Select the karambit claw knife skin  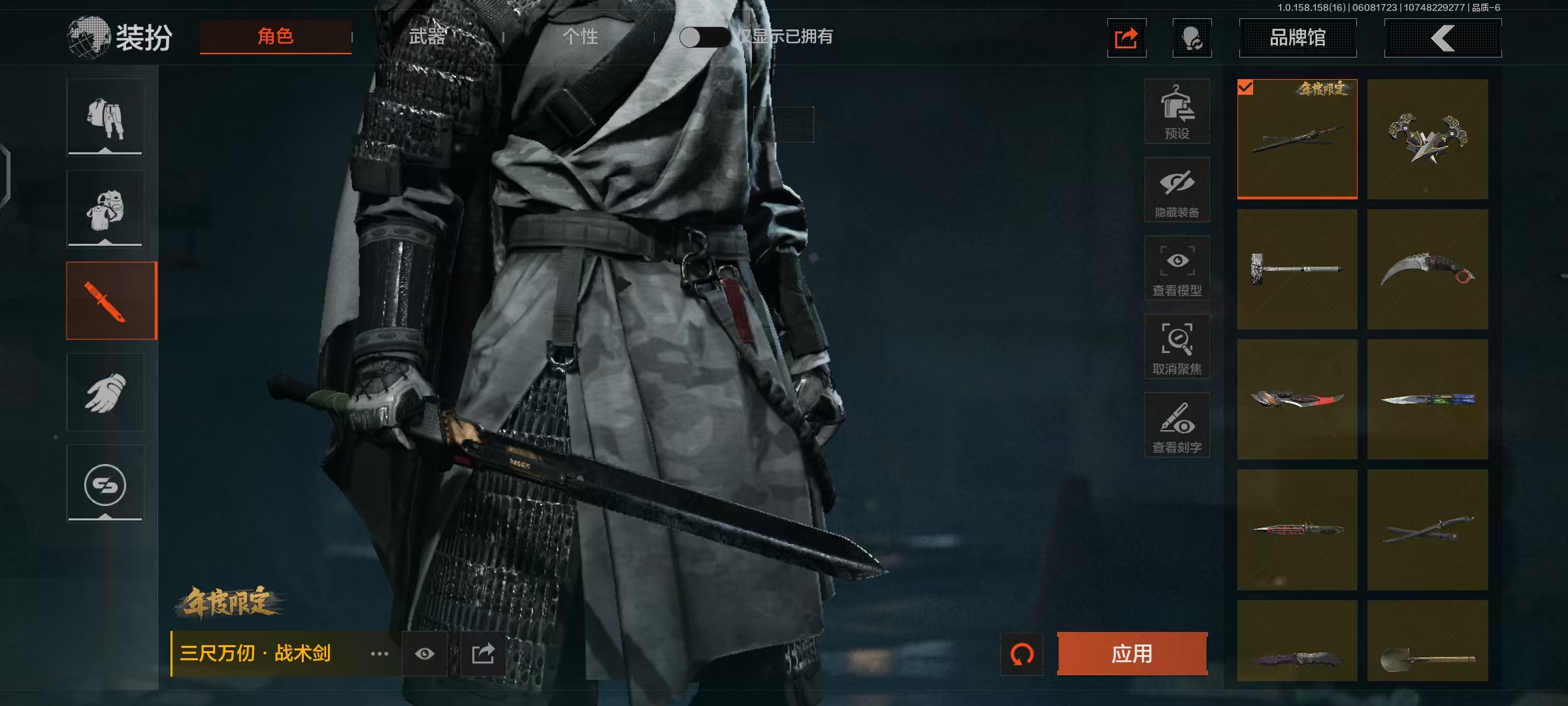[1428, 269]
